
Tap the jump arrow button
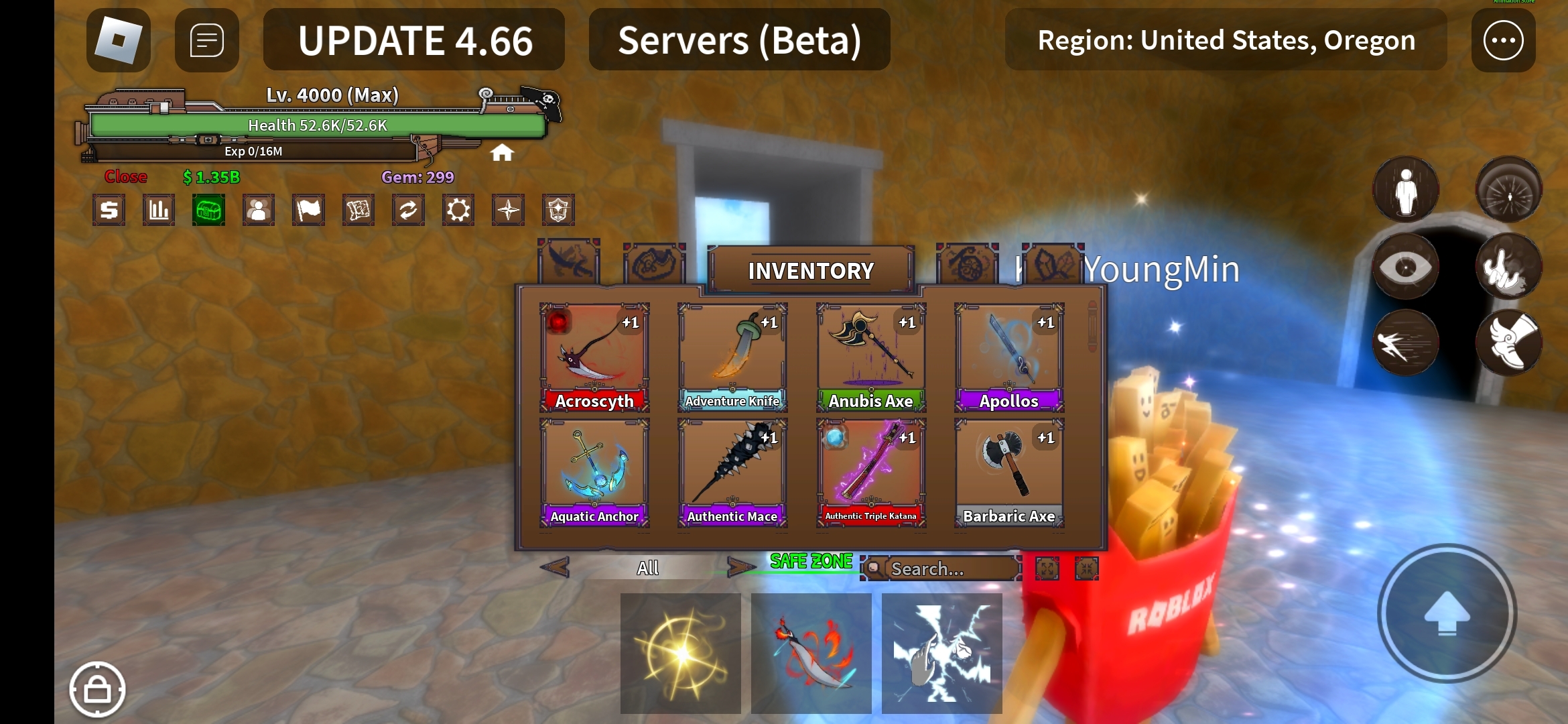tap(1447, 613)
